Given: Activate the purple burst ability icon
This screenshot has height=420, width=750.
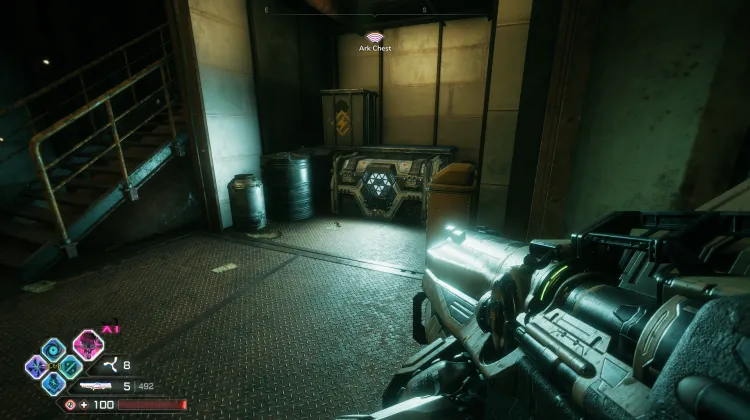Looking at the screenshot, I should (x=36, y=367).
